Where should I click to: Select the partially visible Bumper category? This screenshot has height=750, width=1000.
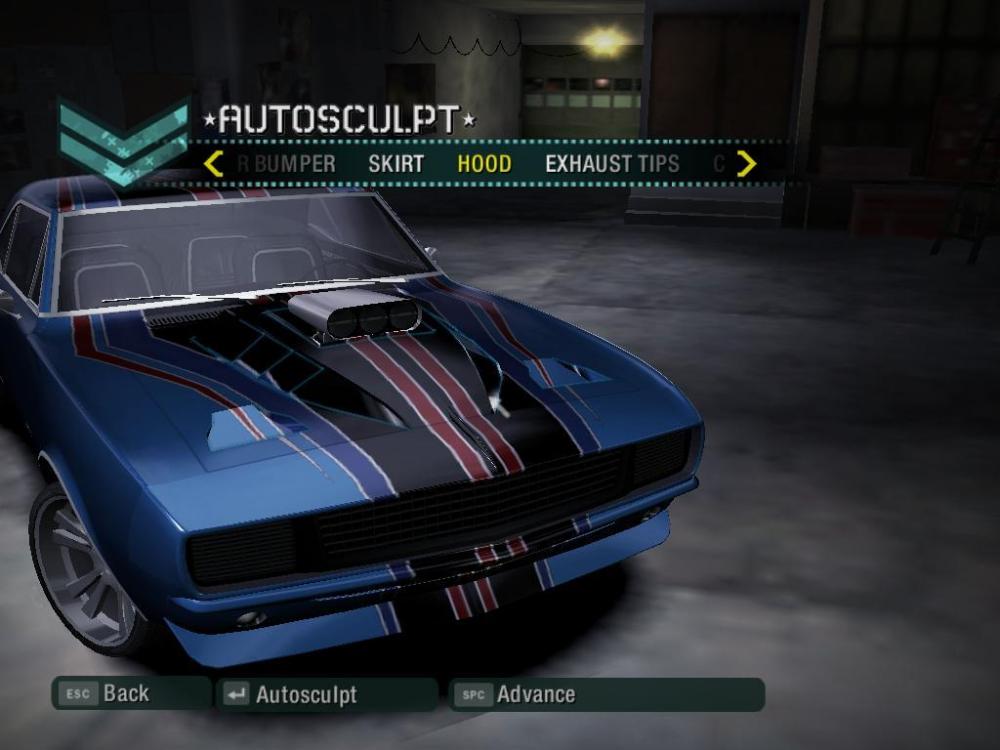288,164
